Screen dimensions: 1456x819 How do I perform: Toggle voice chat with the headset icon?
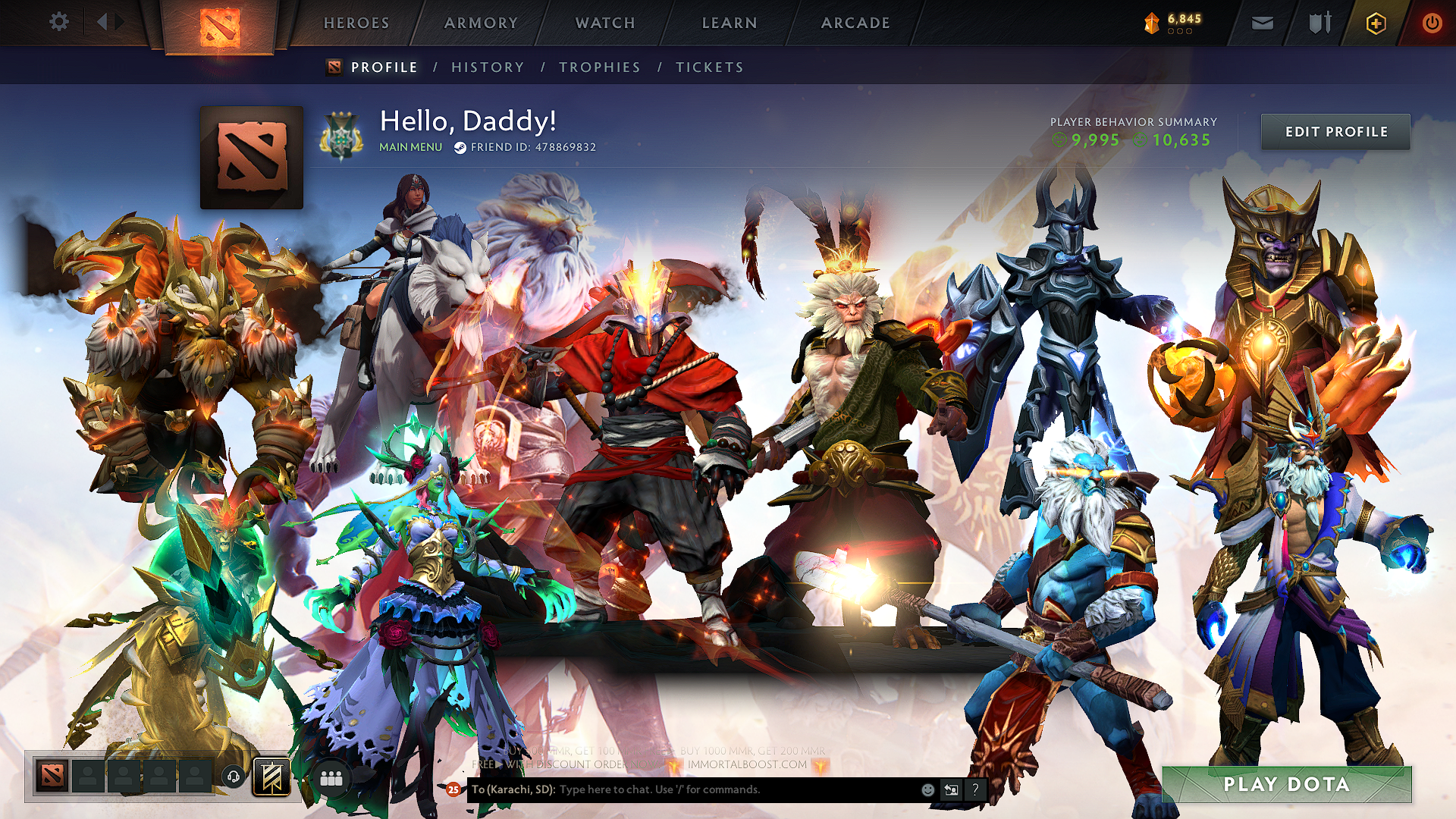pyautogui.click(x=234, y=775)
